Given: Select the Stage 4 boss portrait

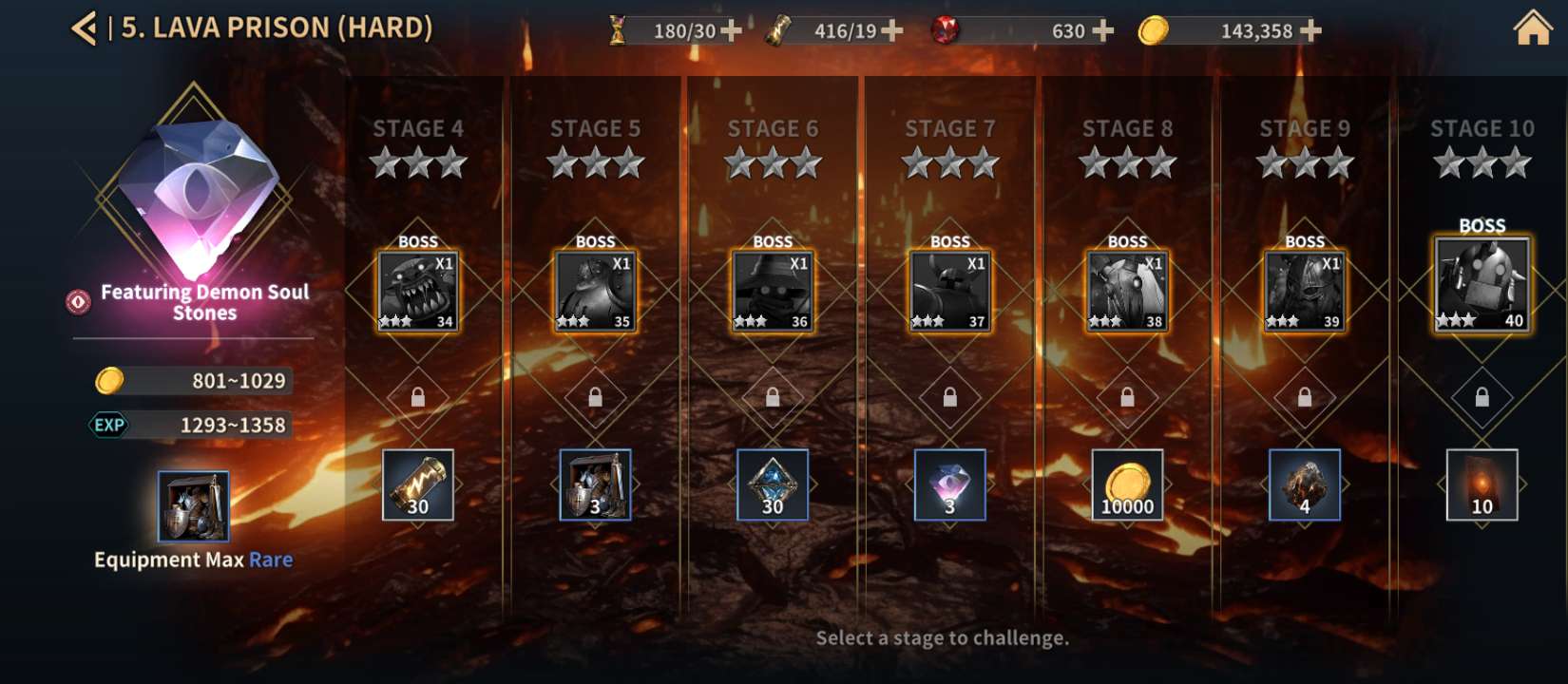Looking at the screenshot, I should [x=418, y=292].
